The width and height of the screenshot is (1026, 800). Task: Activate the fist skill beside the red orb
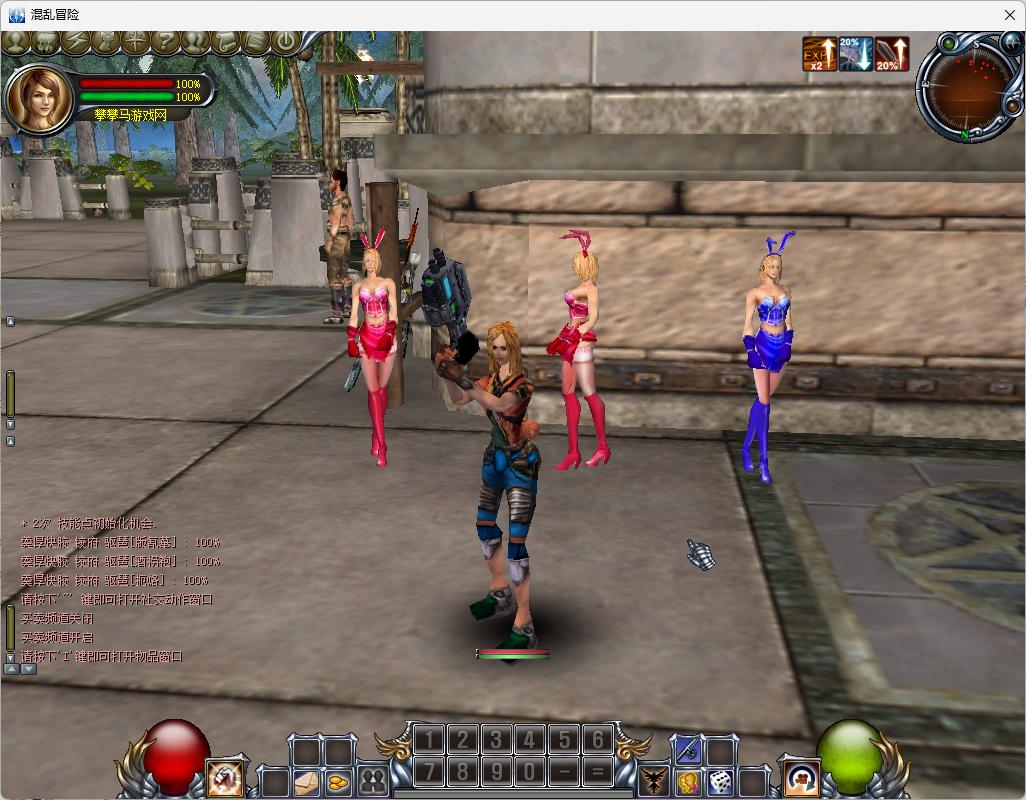pos(224,777)
